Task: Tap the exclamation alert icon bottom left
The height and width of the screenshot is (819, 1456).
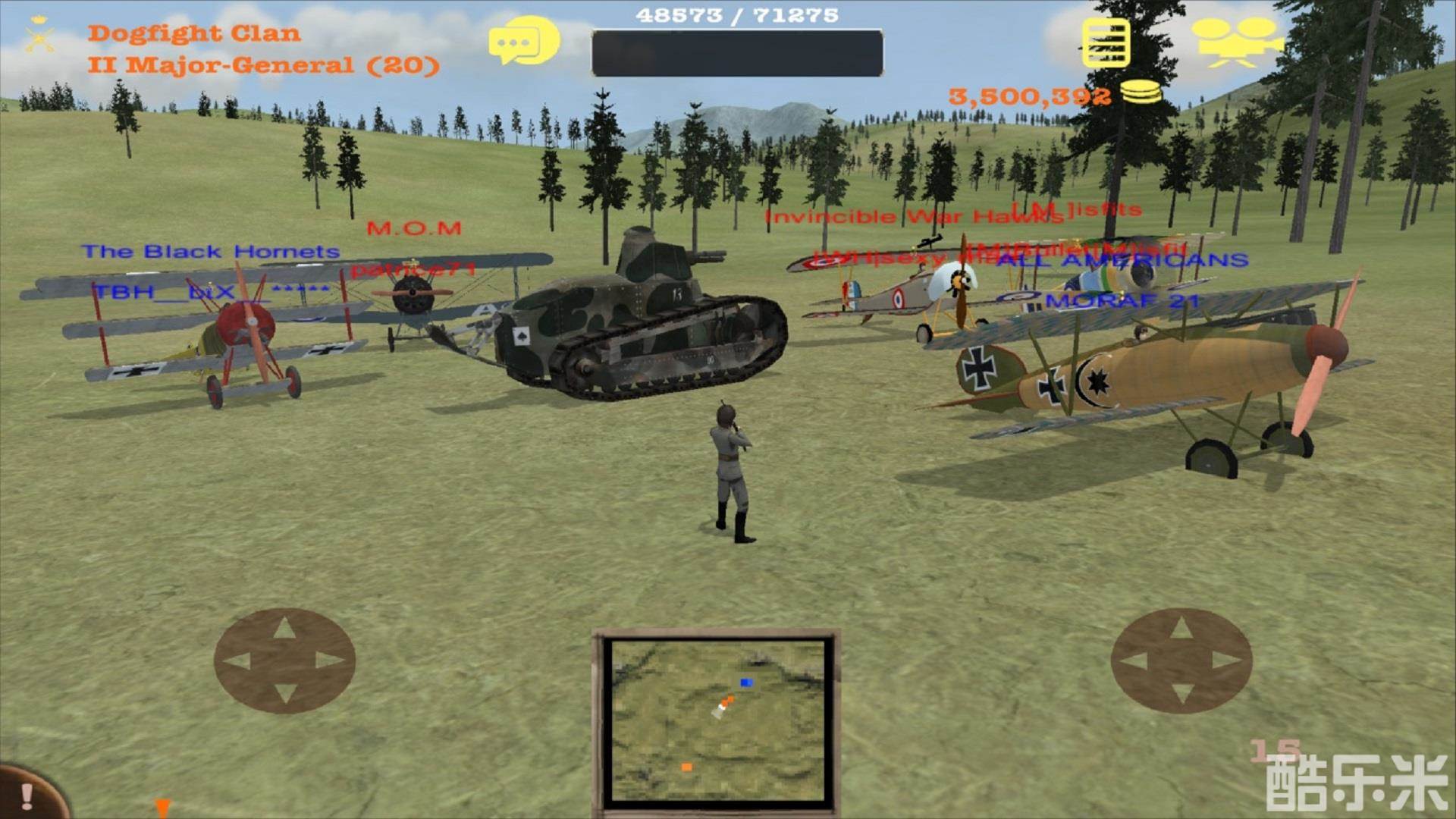Action: pyautogui.click(x=27, y=795)
